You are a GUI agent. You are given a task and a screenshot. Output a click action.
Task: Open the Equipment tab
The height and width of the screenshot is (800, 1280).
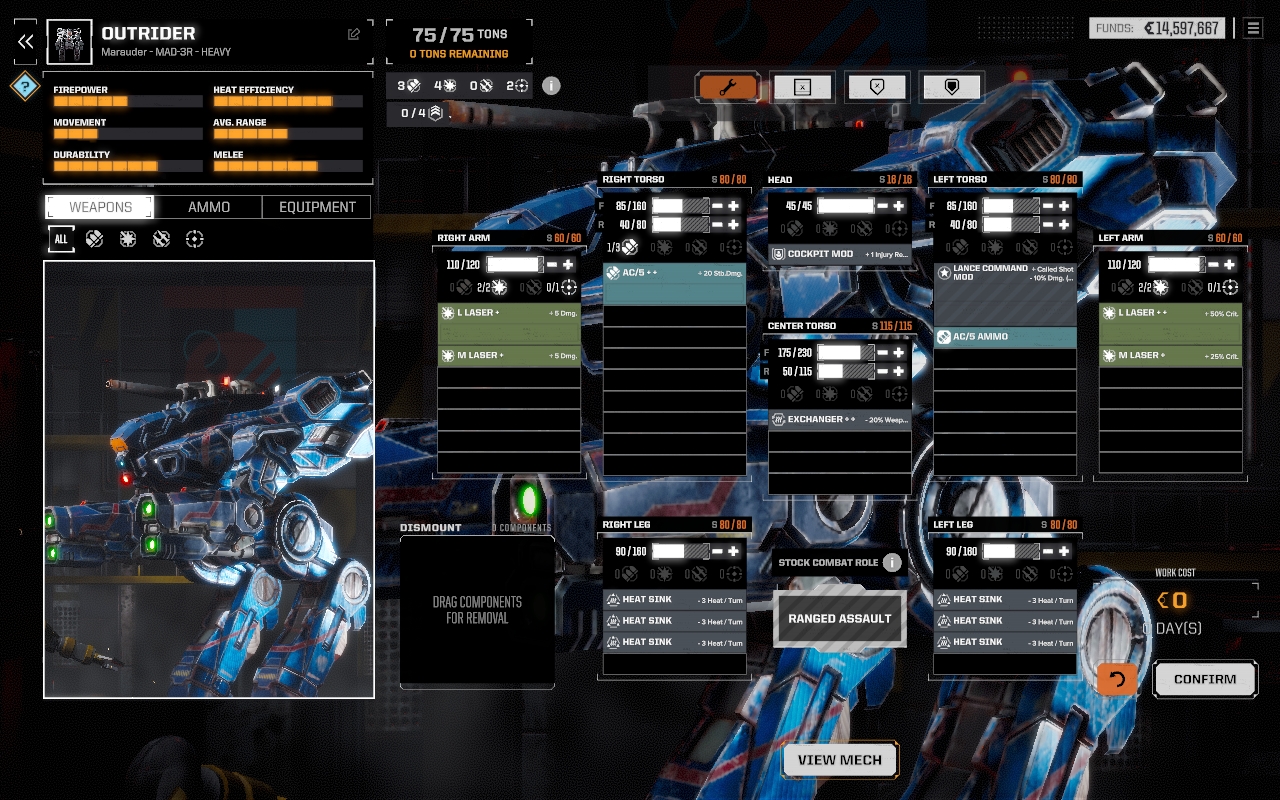[317, 207]
